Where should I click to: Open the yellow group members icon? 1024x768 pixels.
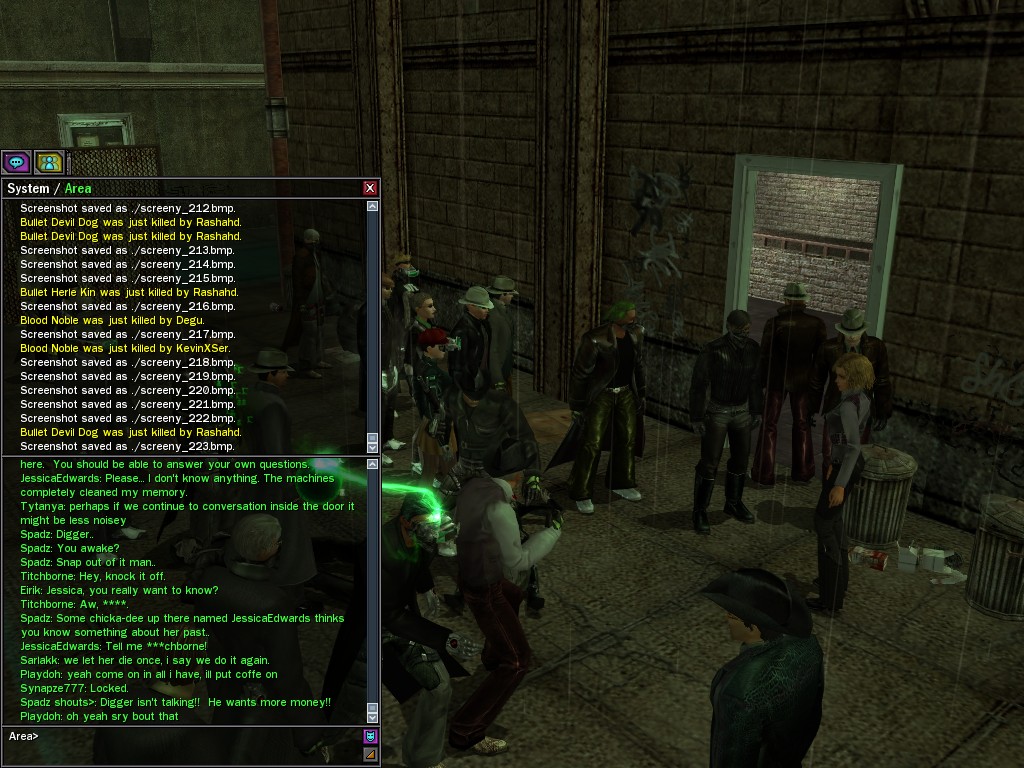49,162
